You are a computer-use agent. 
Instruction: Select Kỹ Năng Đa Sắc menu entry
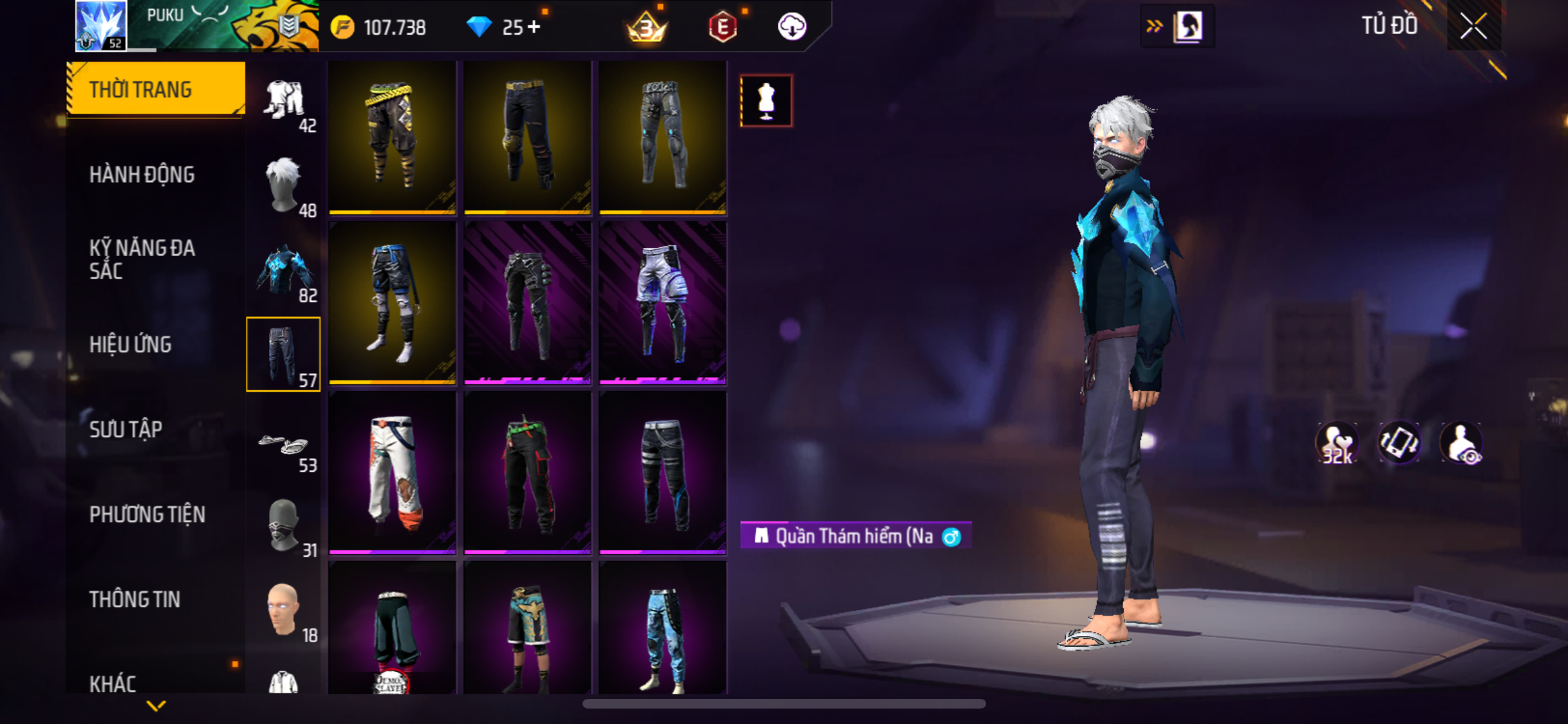click(x=142, y=259)
